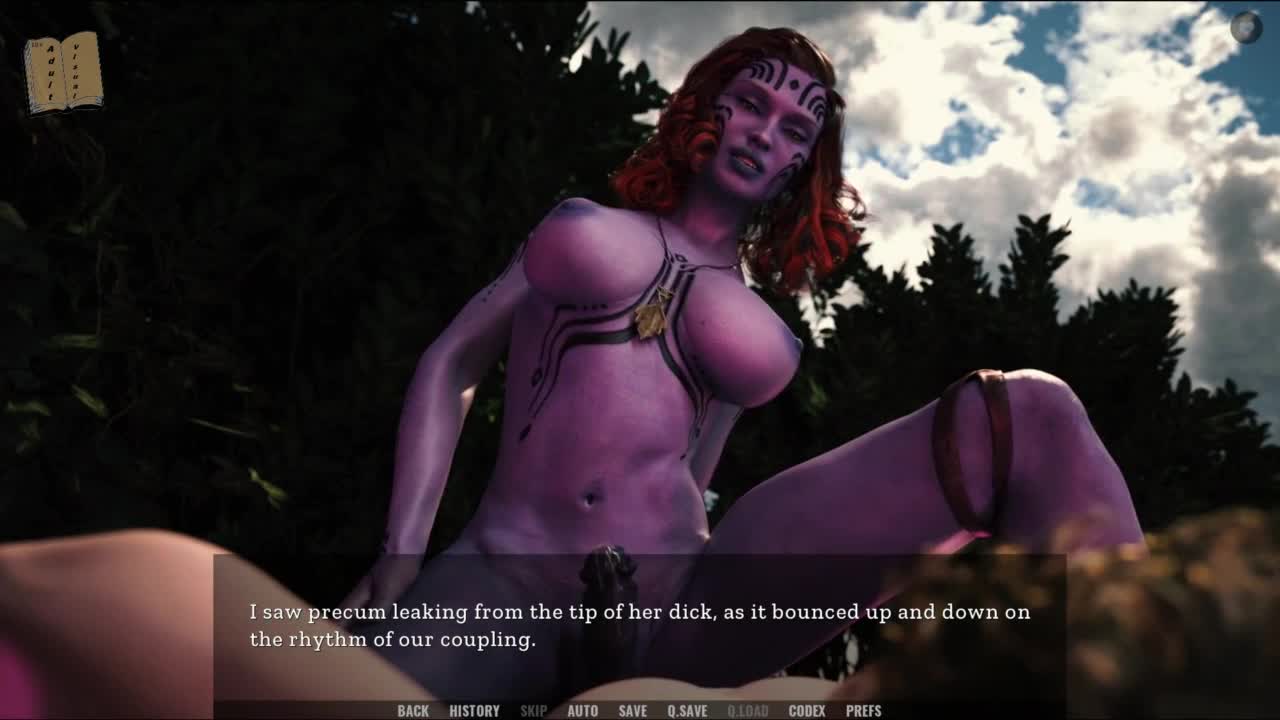Open the CODEX

(x=807, y=711)
